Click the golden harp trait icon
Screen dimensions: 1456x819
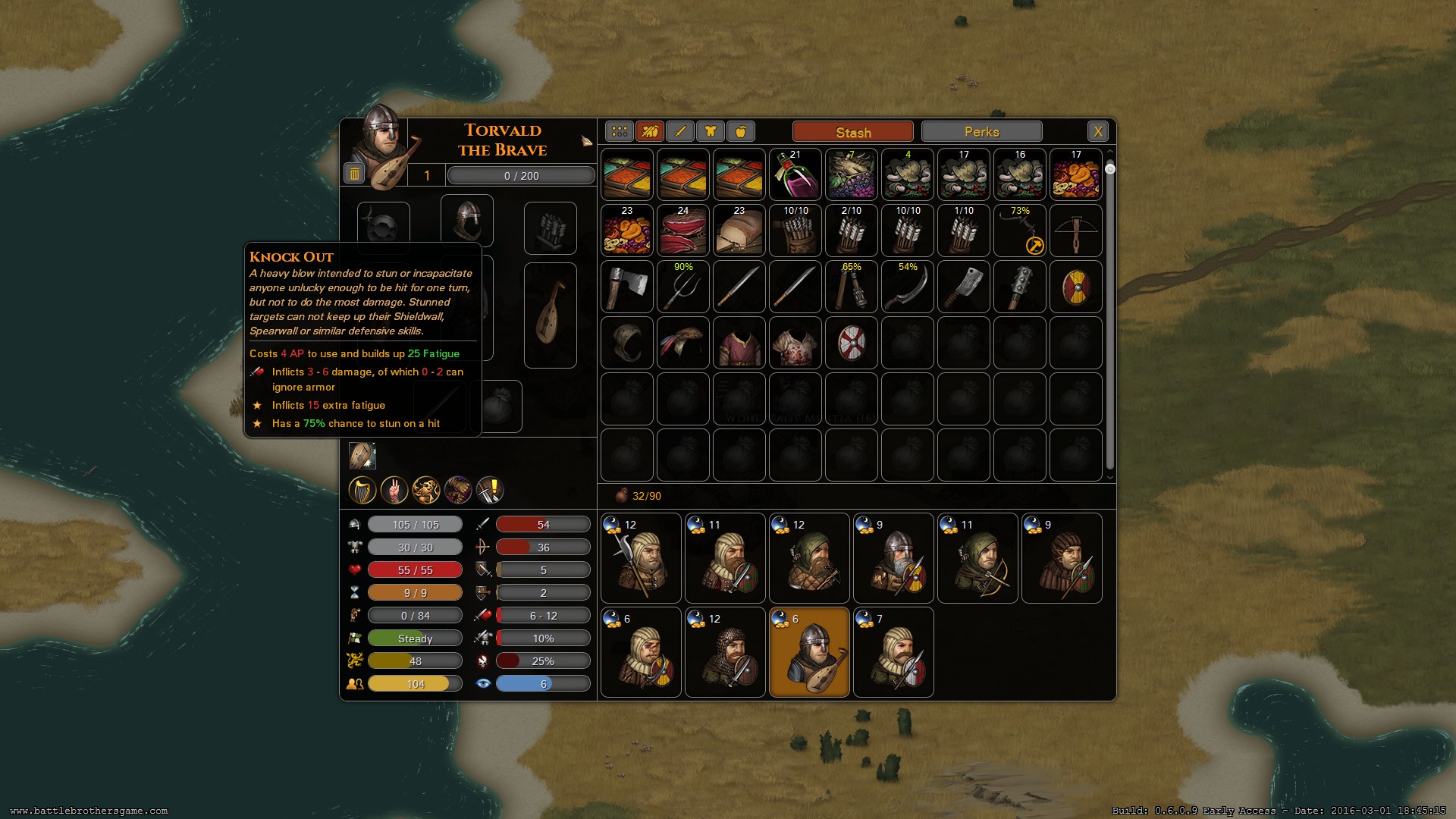click(362, 491)
